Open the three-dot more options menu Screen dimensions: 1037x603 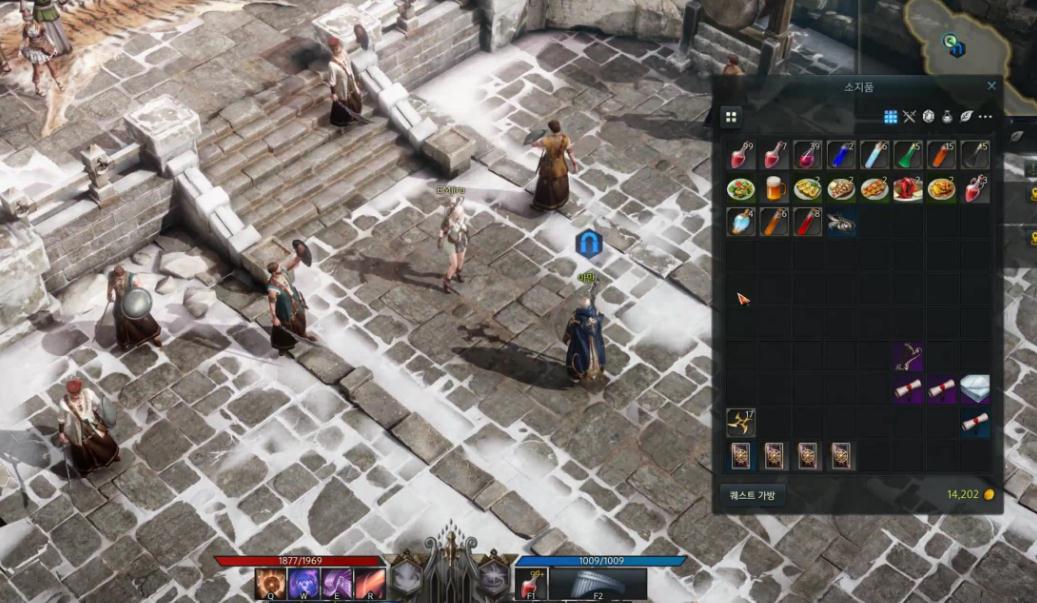click(x=985, y=117)
